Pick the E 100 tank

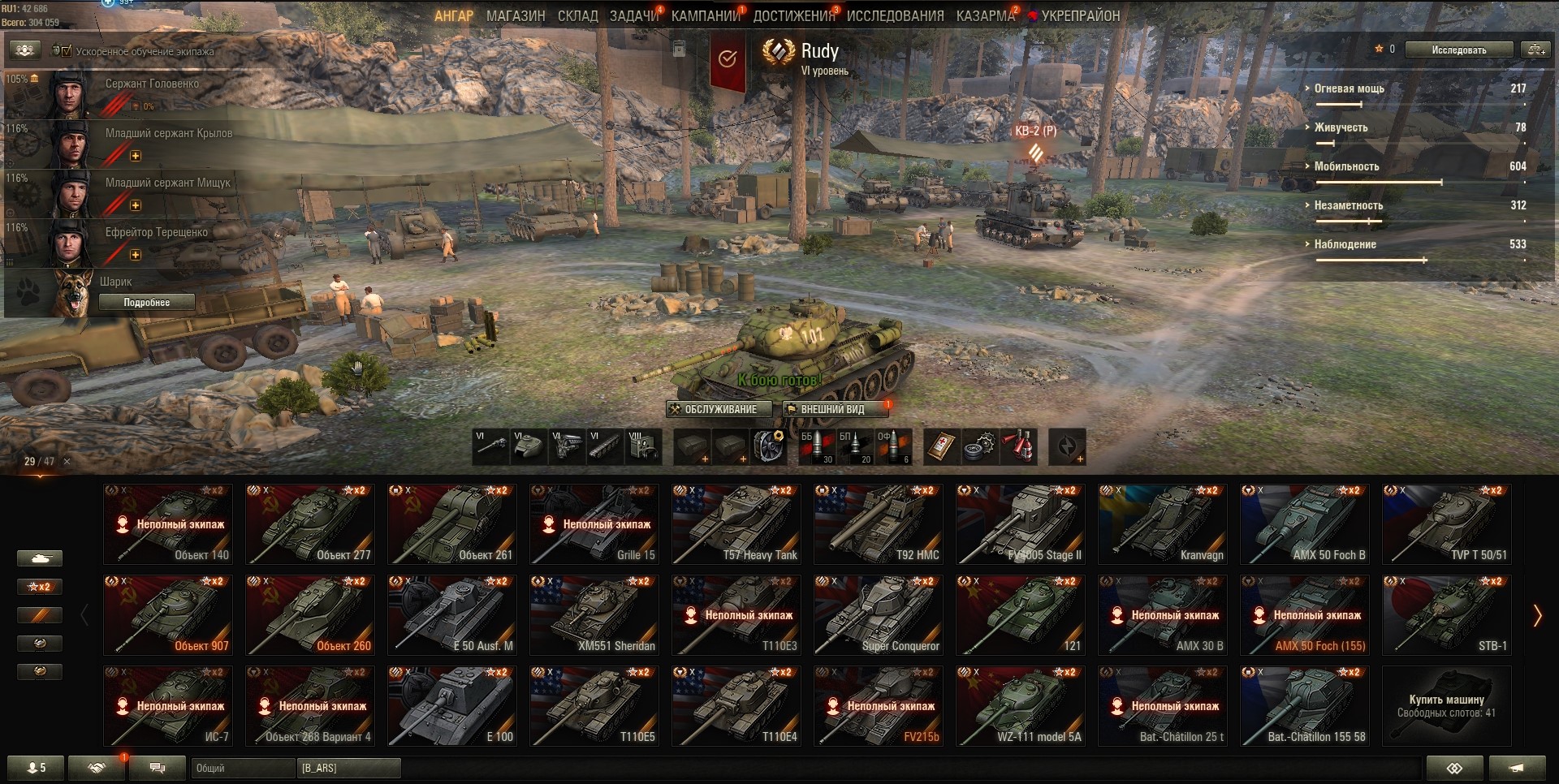pyautogui.click(x=452, y=706)
